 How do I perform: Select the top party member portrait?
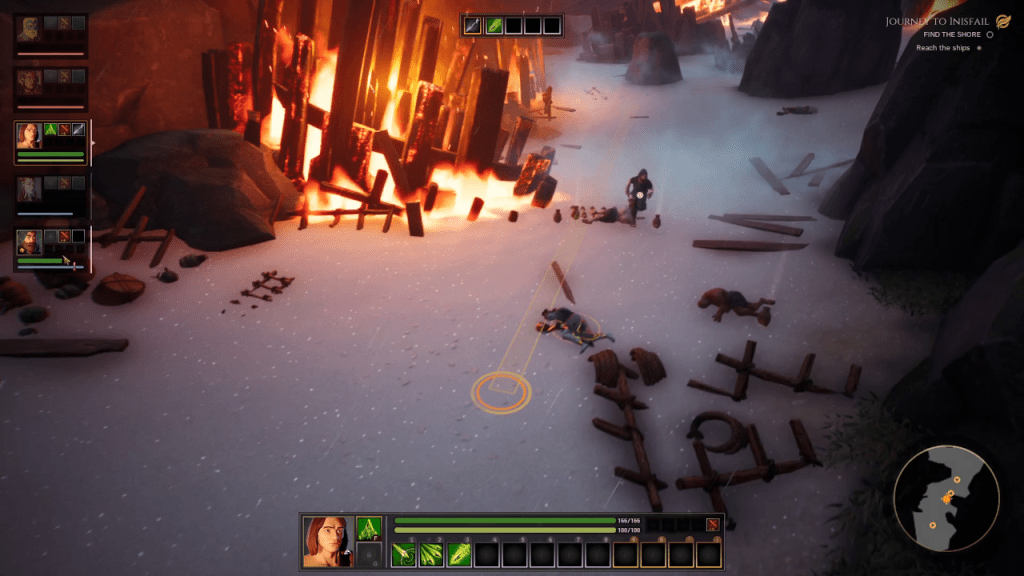point(29,27)
